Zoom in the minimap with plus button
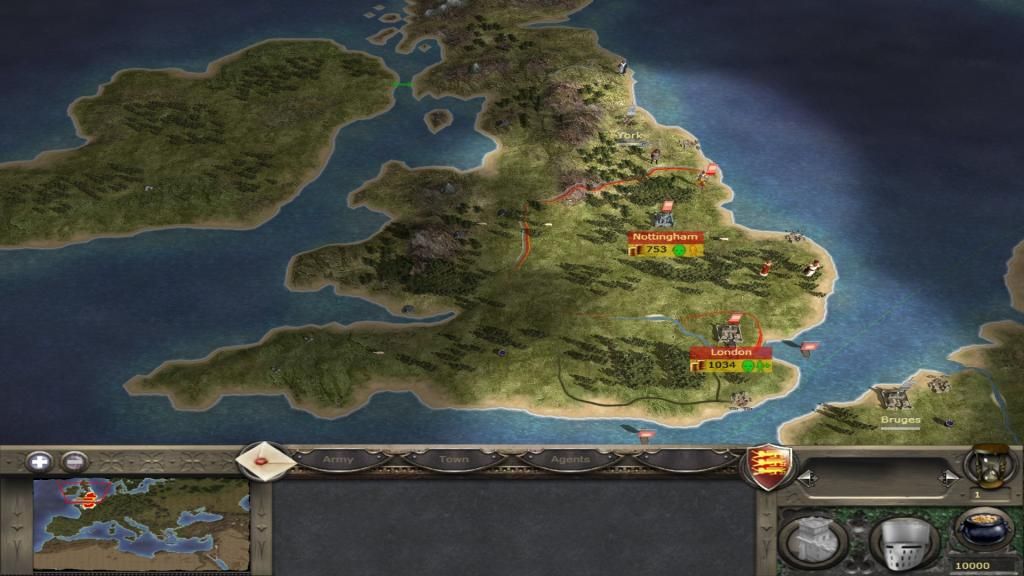Image resolution: width=1024 pixels, height=576 pixels. [40, 462]
